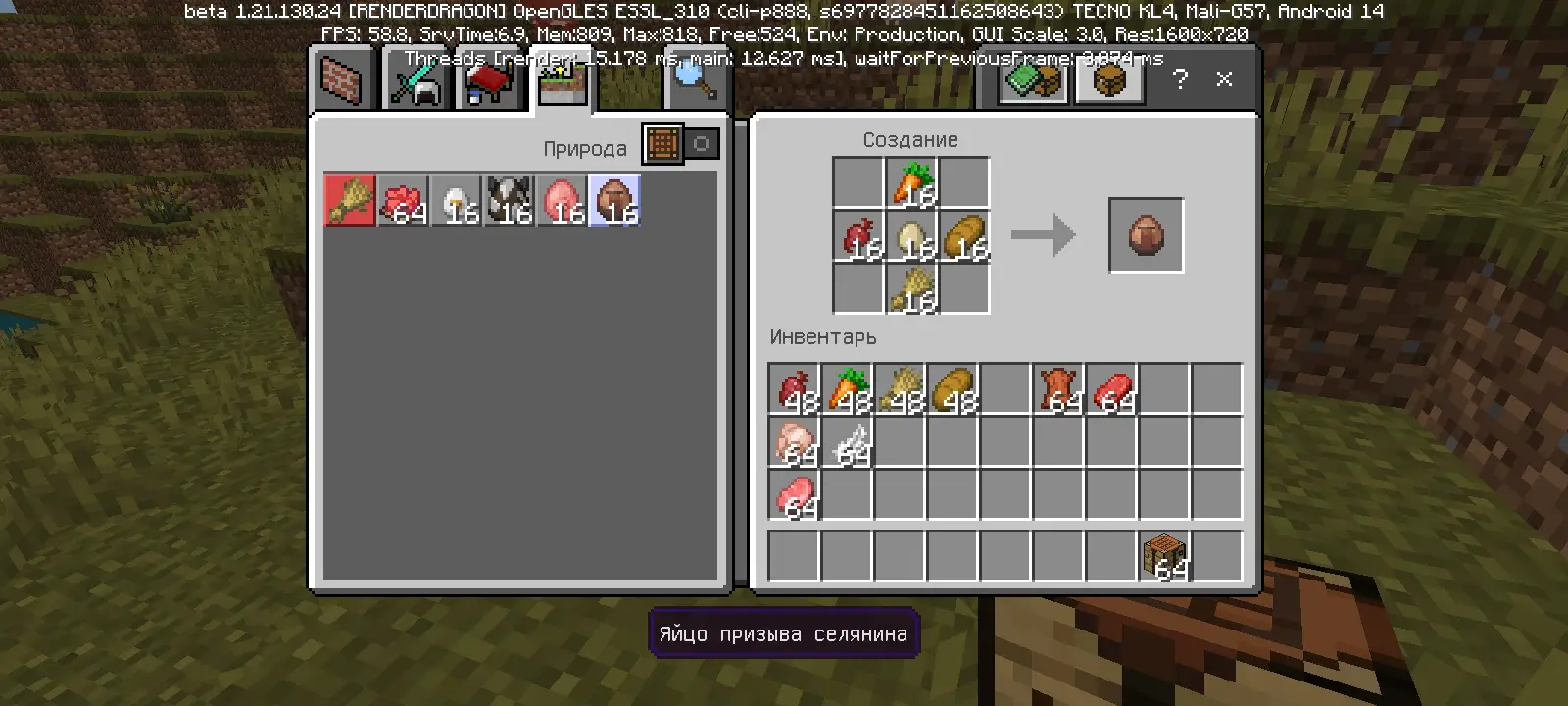This screenshot has width=1568, height=706.
Task: Pick the cow spawn egg recipe
Action: (509, 201)
